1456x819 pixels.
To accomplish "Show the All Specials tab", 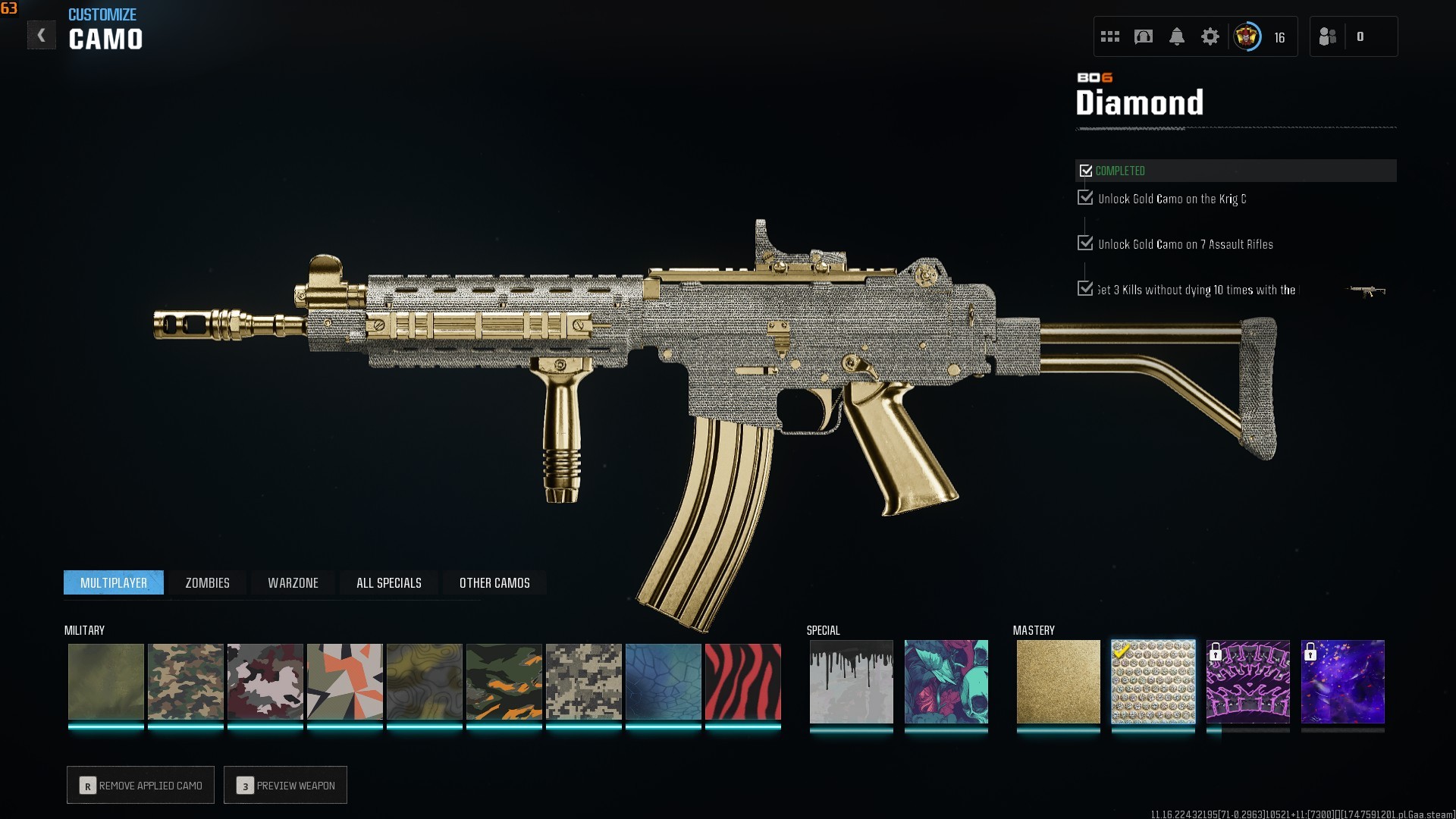I will point(388,582).
